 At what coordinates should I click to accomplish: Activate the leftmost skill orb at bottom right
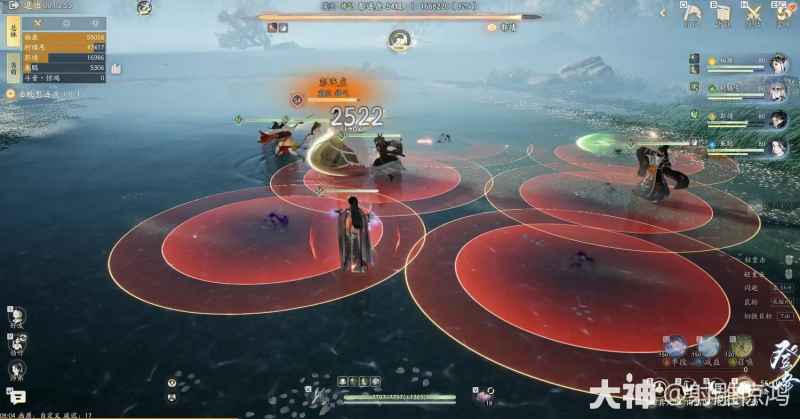677,346
